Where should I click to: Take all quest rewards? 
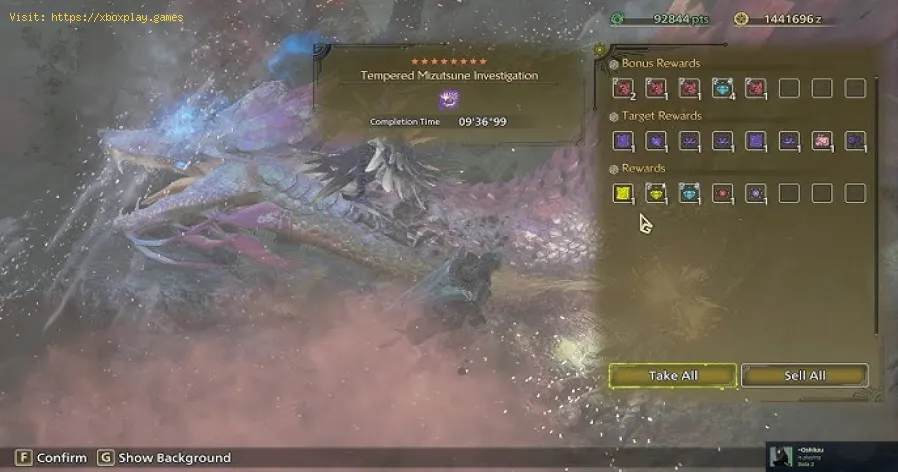click(x=672, y=376)
